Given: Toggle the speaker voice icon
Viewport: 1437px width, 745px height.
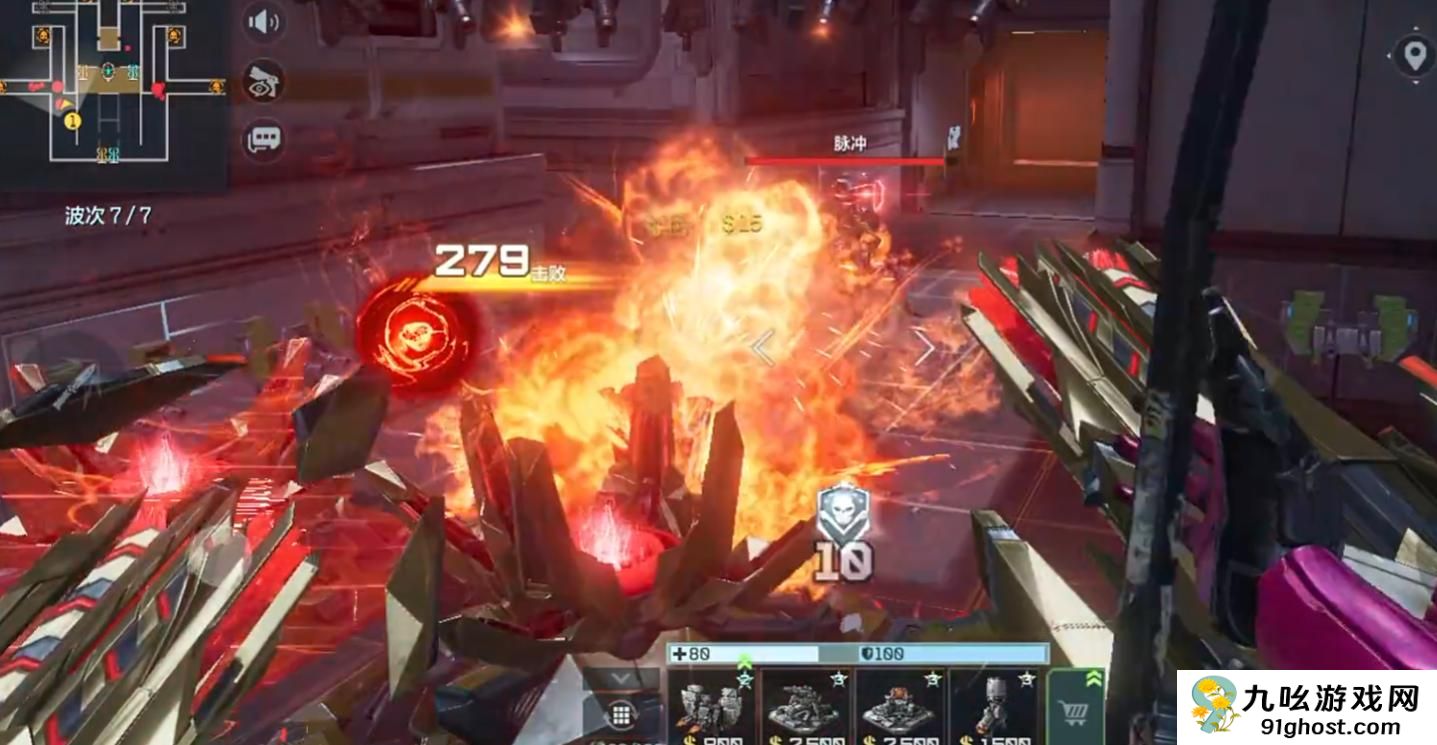Looking at the screenshot, I should (x=265, y=23).
